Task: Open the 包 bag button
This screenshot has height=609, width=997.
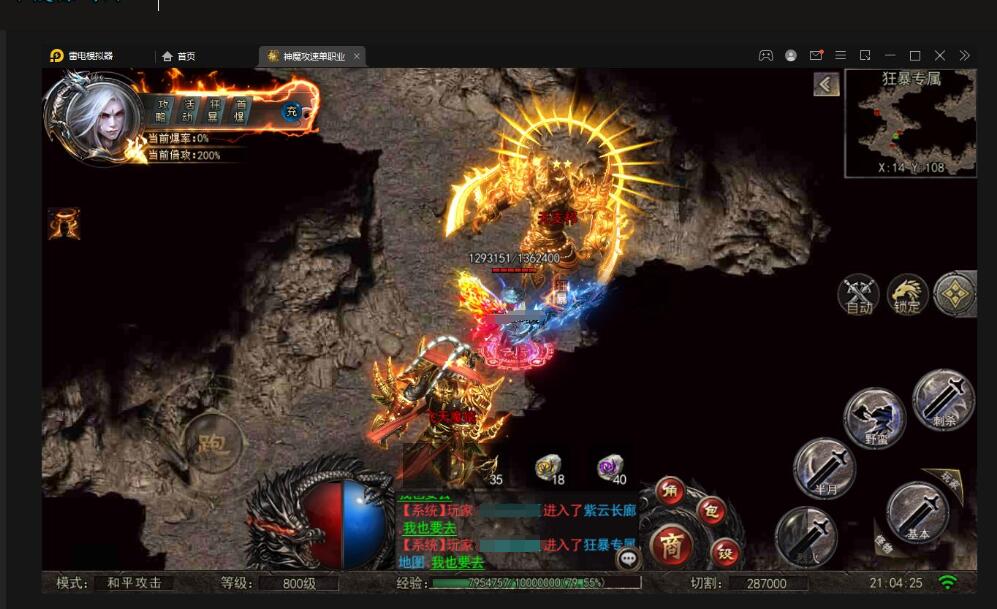Action: pos(710,509)
